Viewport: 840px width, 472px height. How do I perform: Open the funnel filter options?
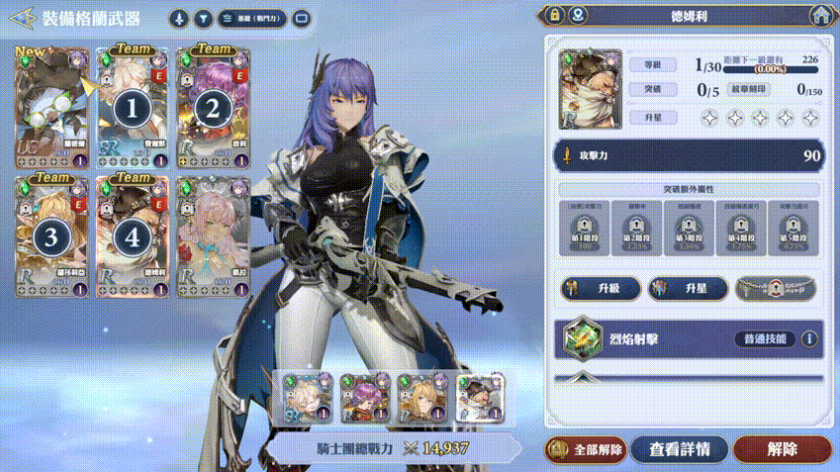(x=202, y=19)
